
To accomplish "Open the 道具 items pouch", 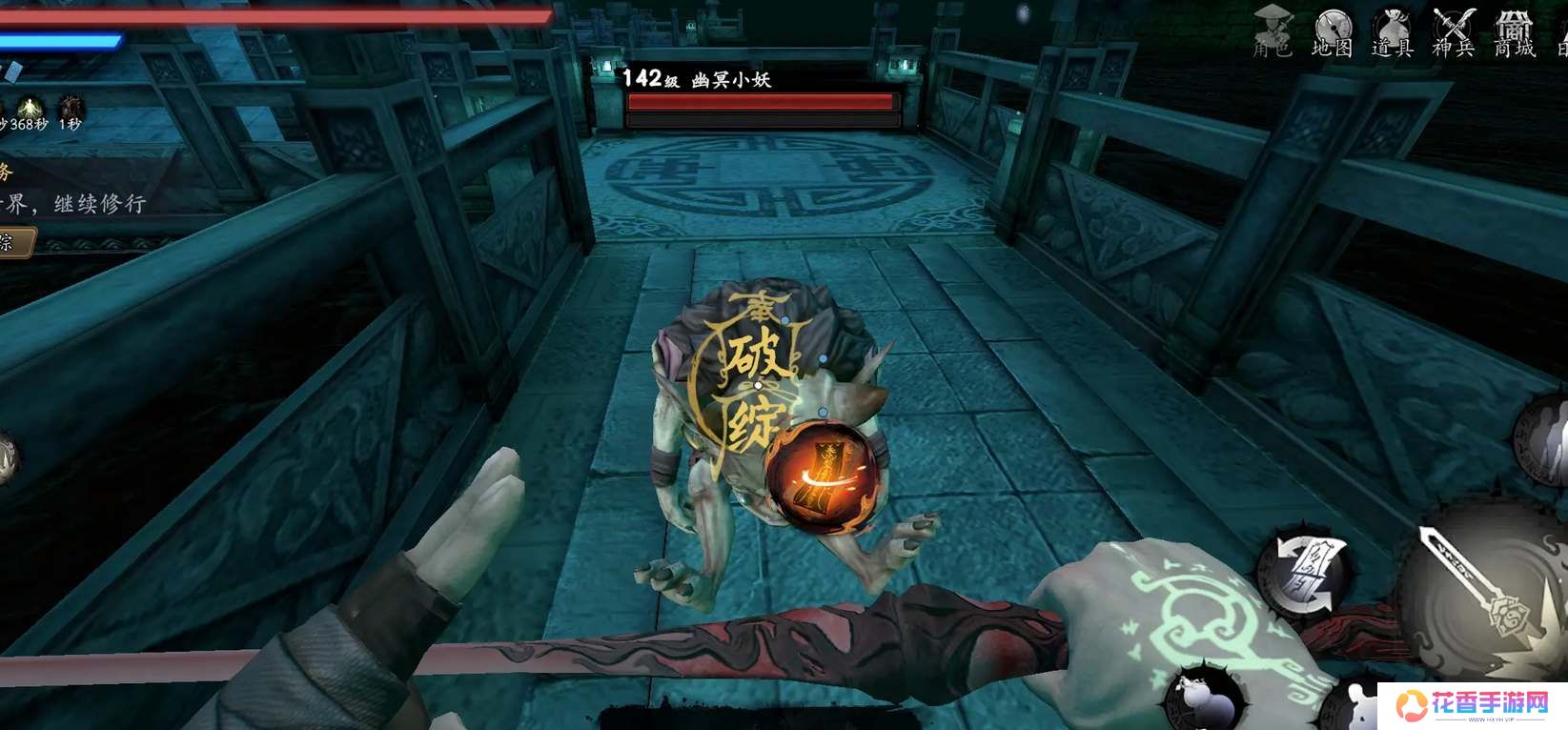I will click(1392, 31).
